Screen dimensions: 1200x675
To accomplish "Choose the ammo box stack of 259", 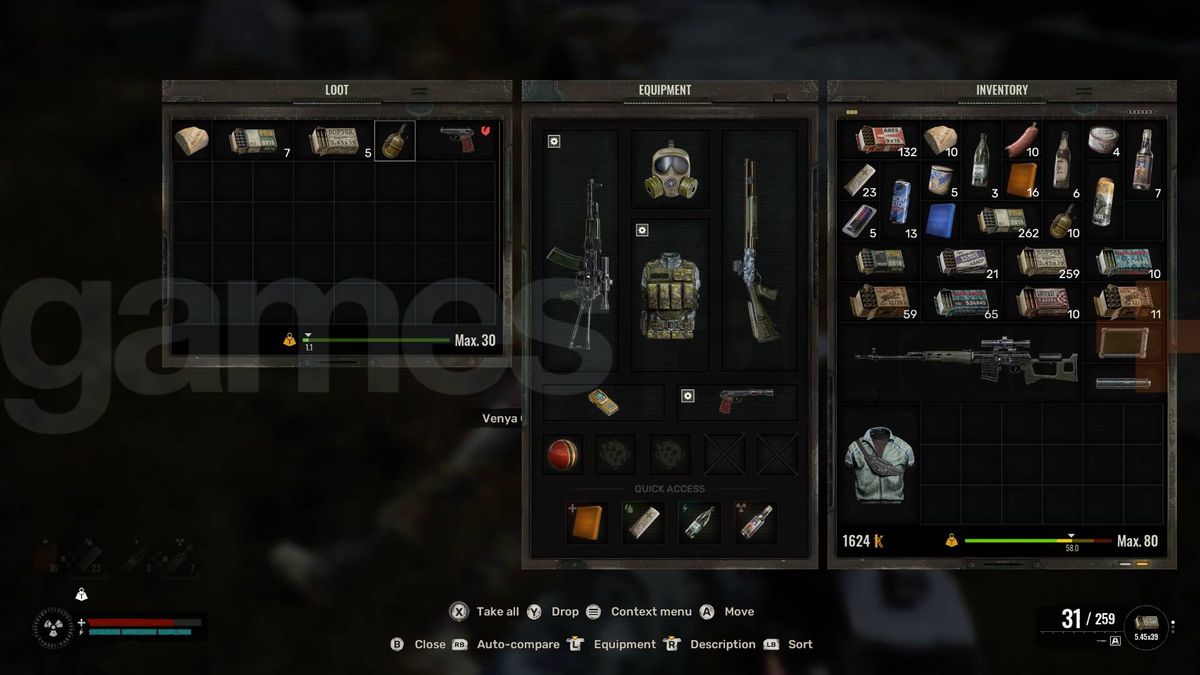I will [1042, 262].
